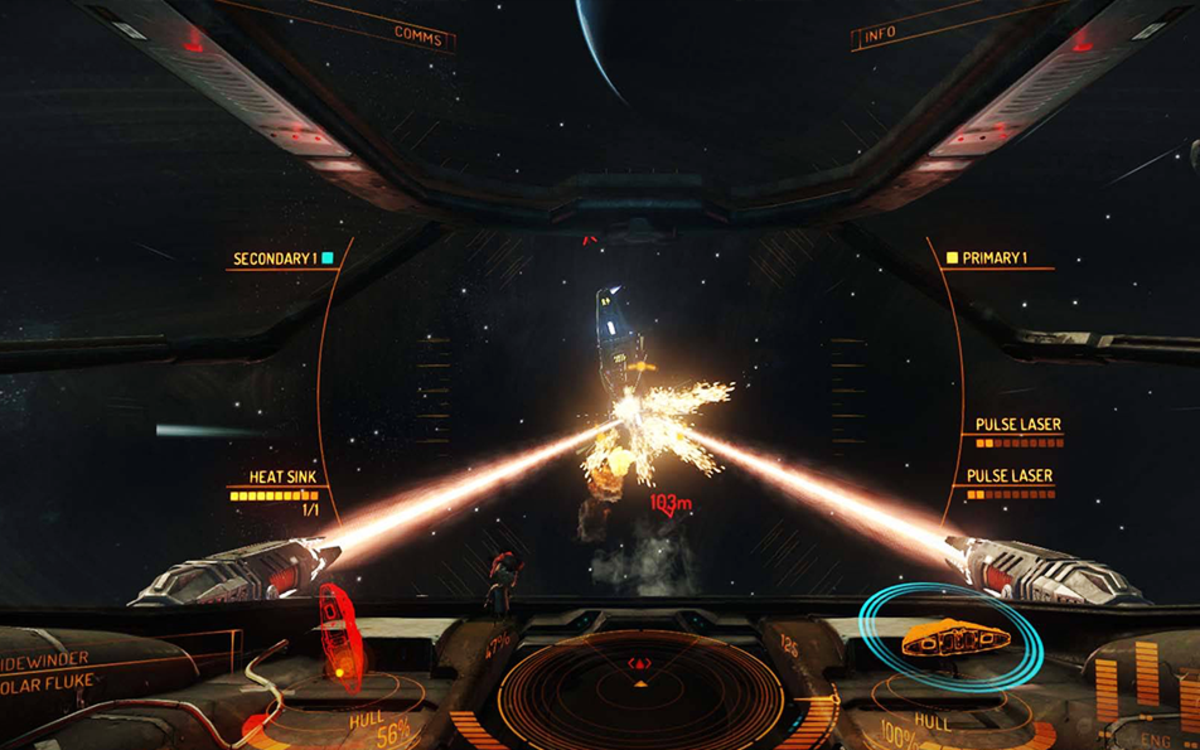Select the SECONDARY 1 fire group
Image resolution: width=1200 pixels, height=750 pixels.
coord(274,259)
